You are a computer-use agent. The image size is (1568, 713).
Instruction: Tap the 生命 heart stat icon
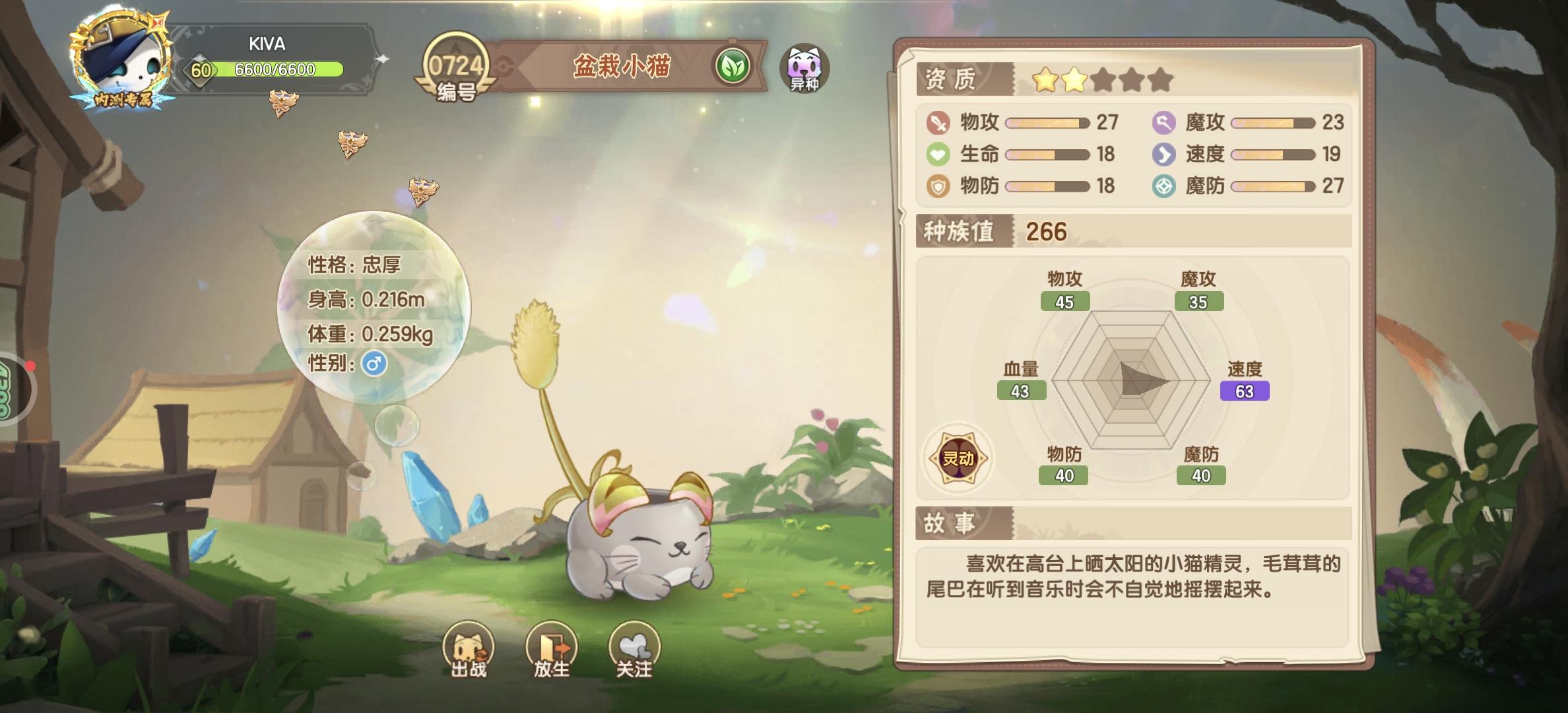[x=938, y=154]
